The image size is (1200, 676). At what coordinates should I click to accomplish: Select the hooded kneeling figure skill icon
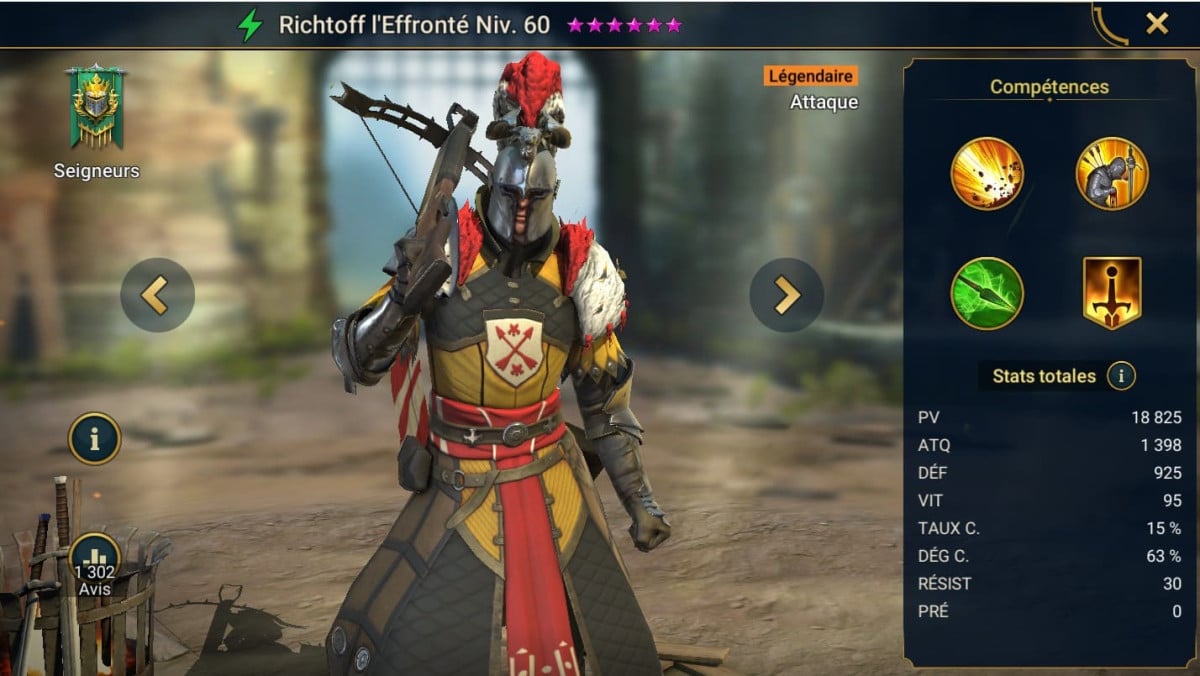click(x=1111, y=173)
